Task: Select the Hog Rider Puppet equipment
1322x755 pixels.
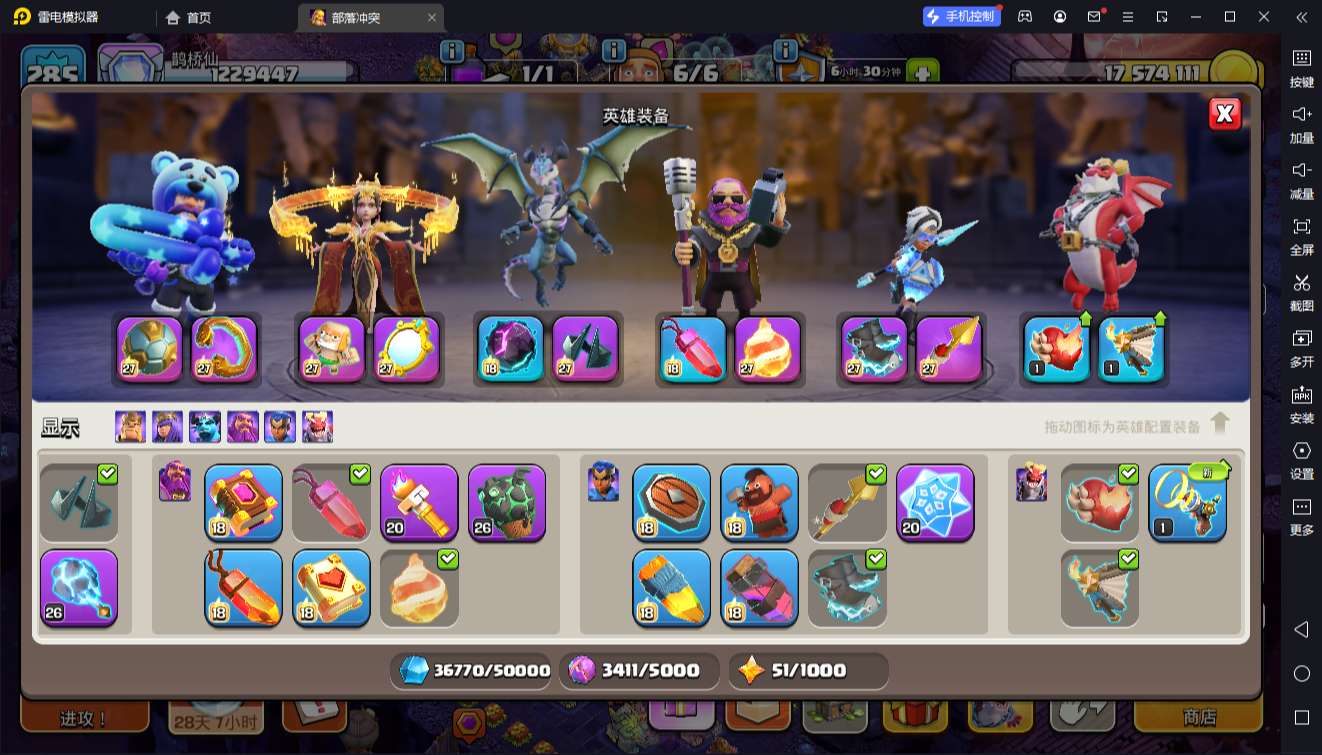Action: coord(759,502)
